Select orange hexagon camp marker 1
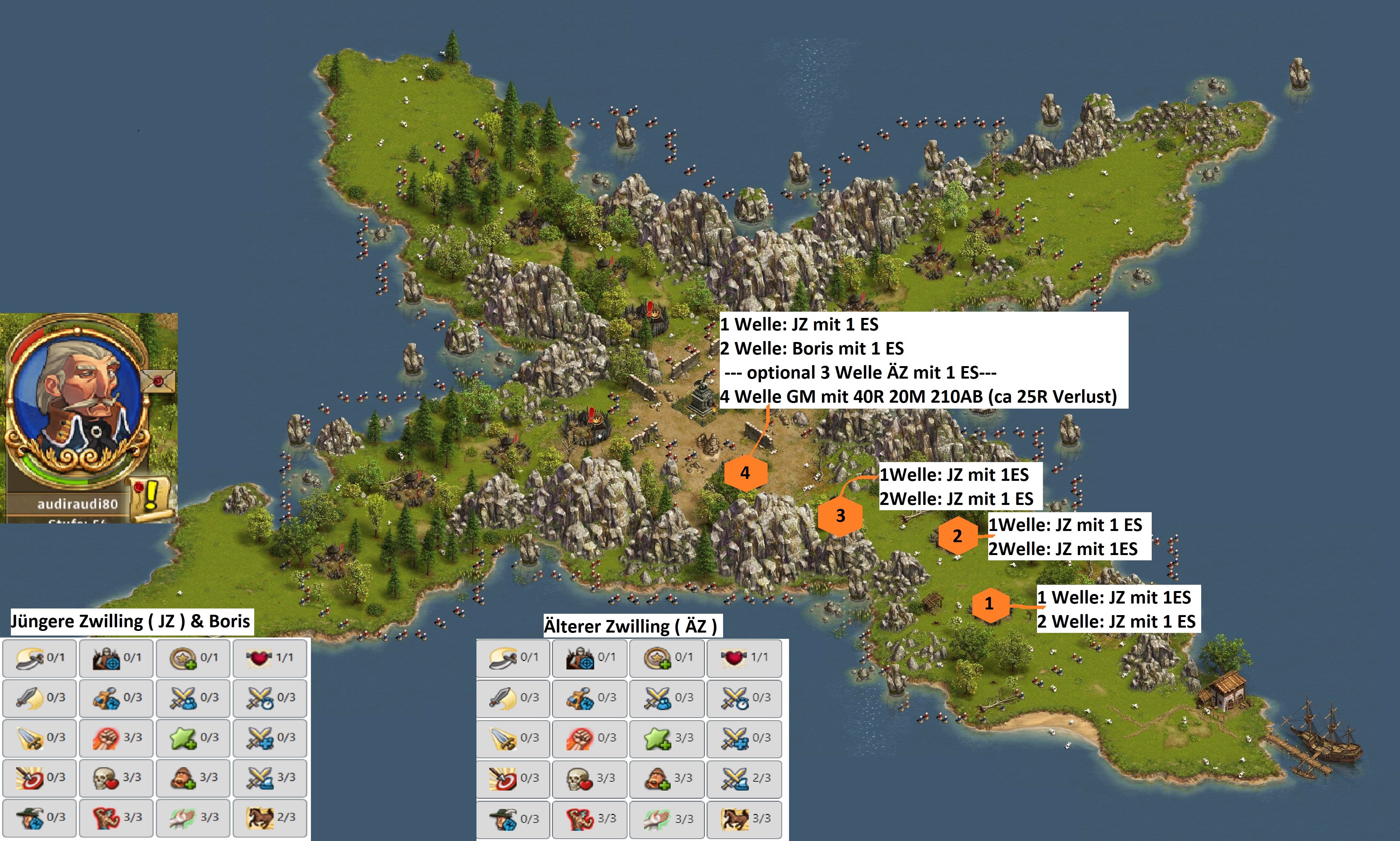 click(989, 604)
